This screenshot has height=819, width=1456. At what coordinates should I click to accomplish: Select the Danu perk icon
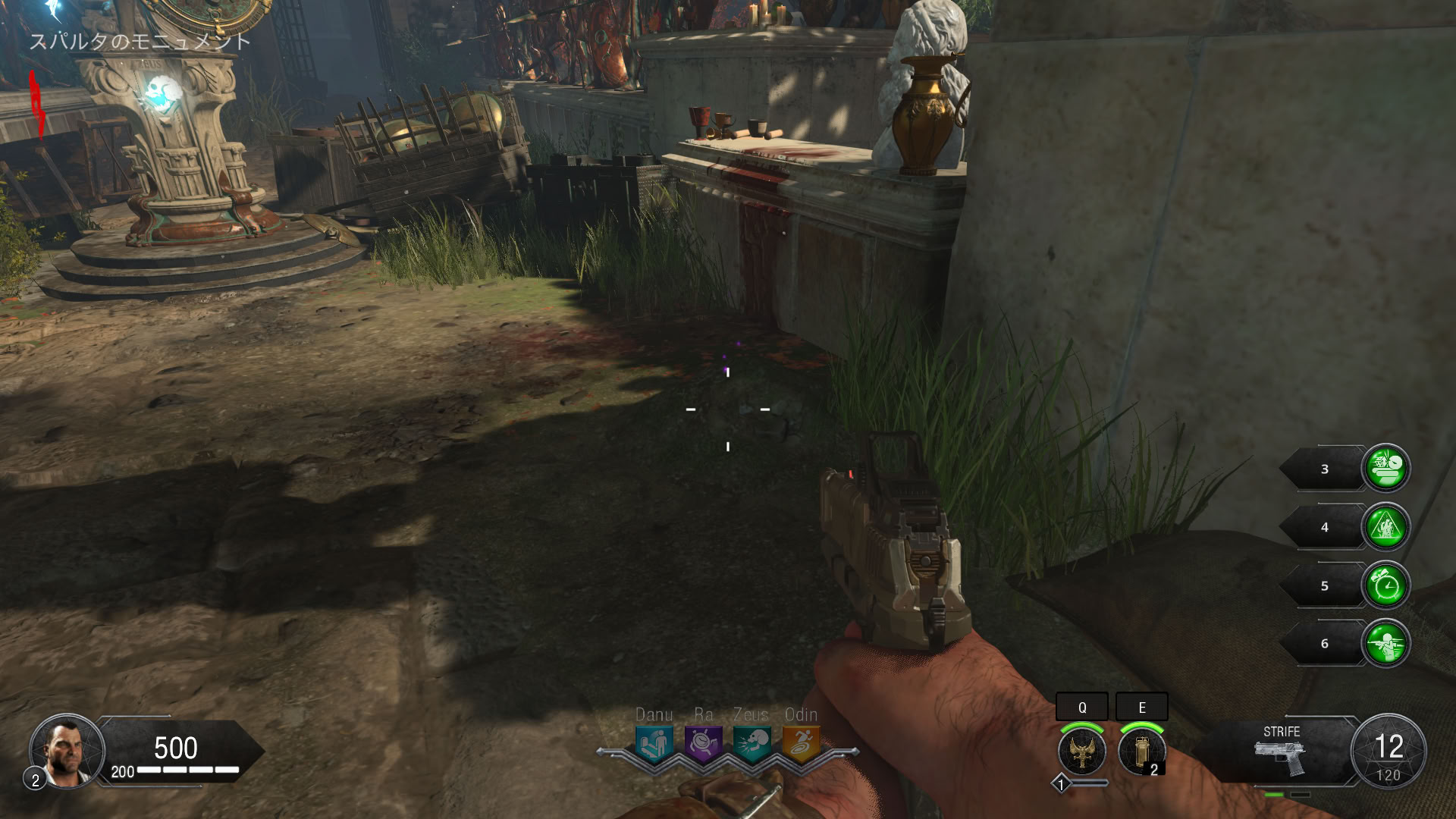[654, 742]
